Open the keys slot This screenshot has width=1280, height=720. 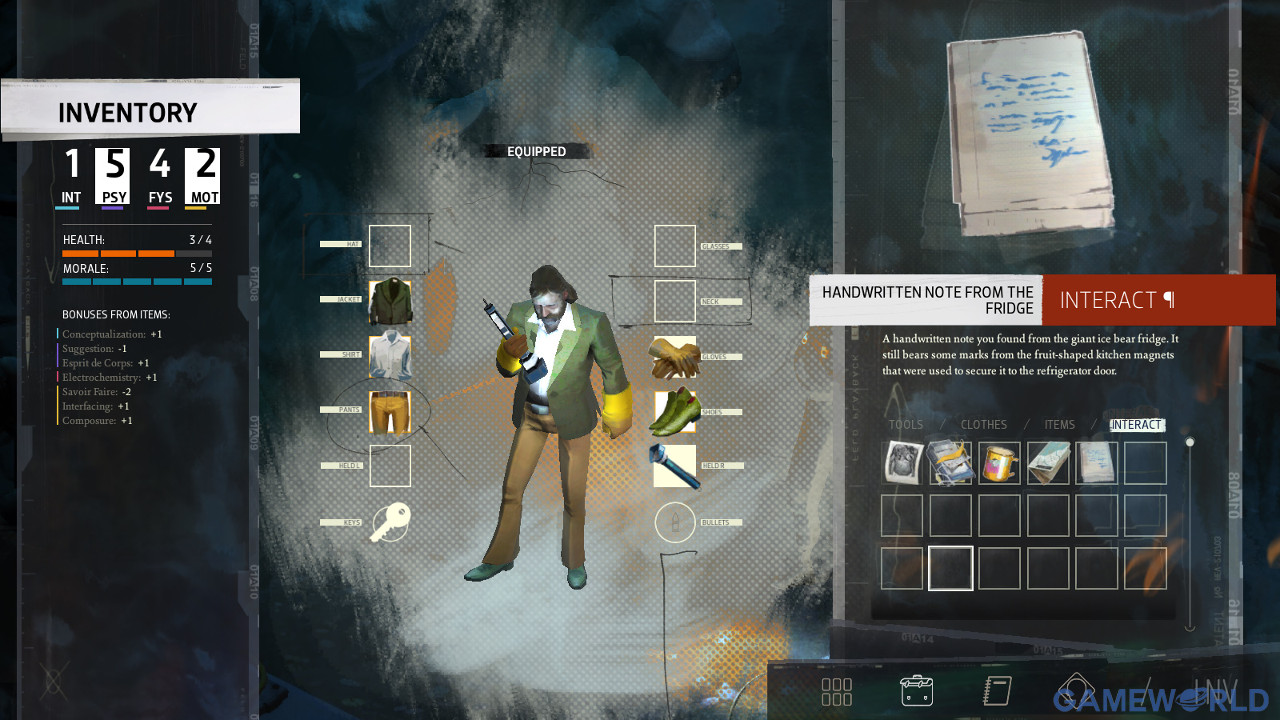pyautogui.click(x=390, y=522)
